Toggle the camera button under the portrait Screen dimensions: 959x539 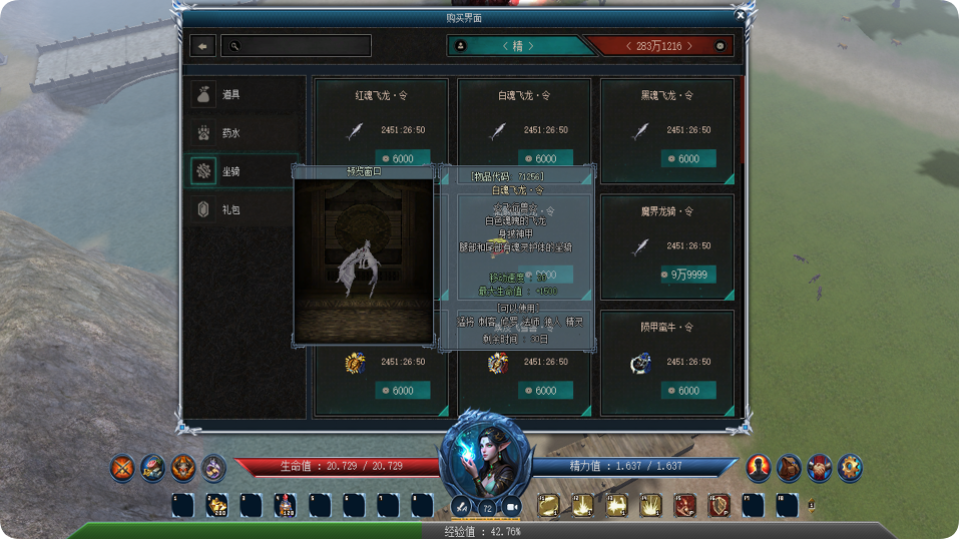point(512,508)
